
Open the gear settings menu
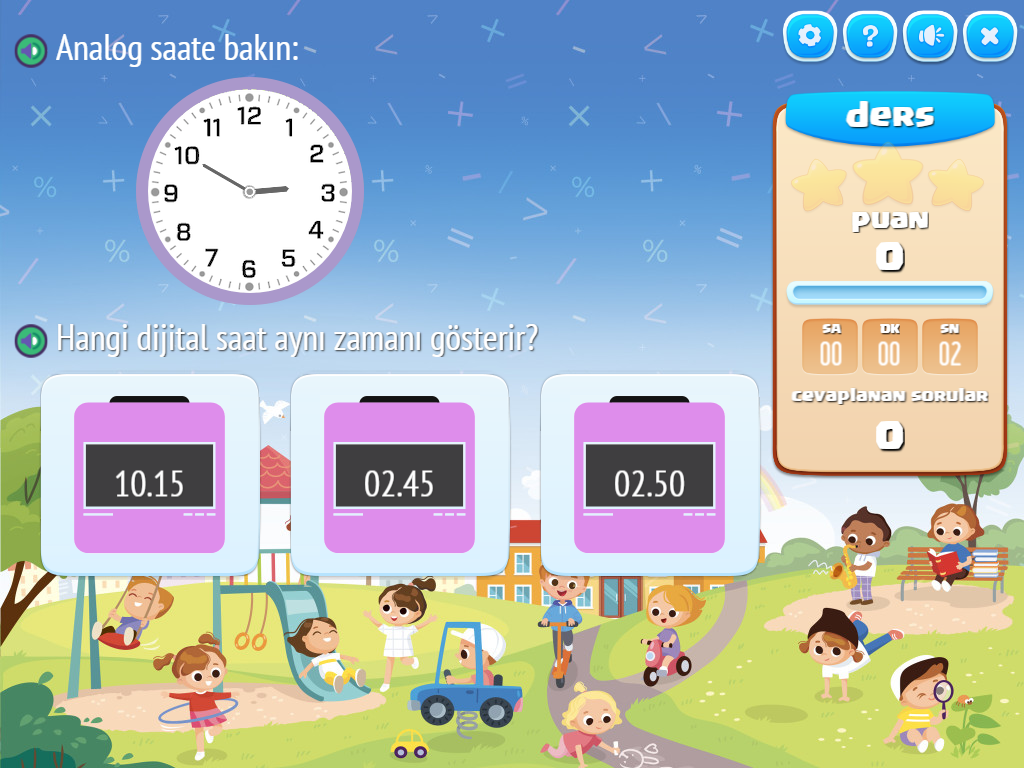(810, 37)
